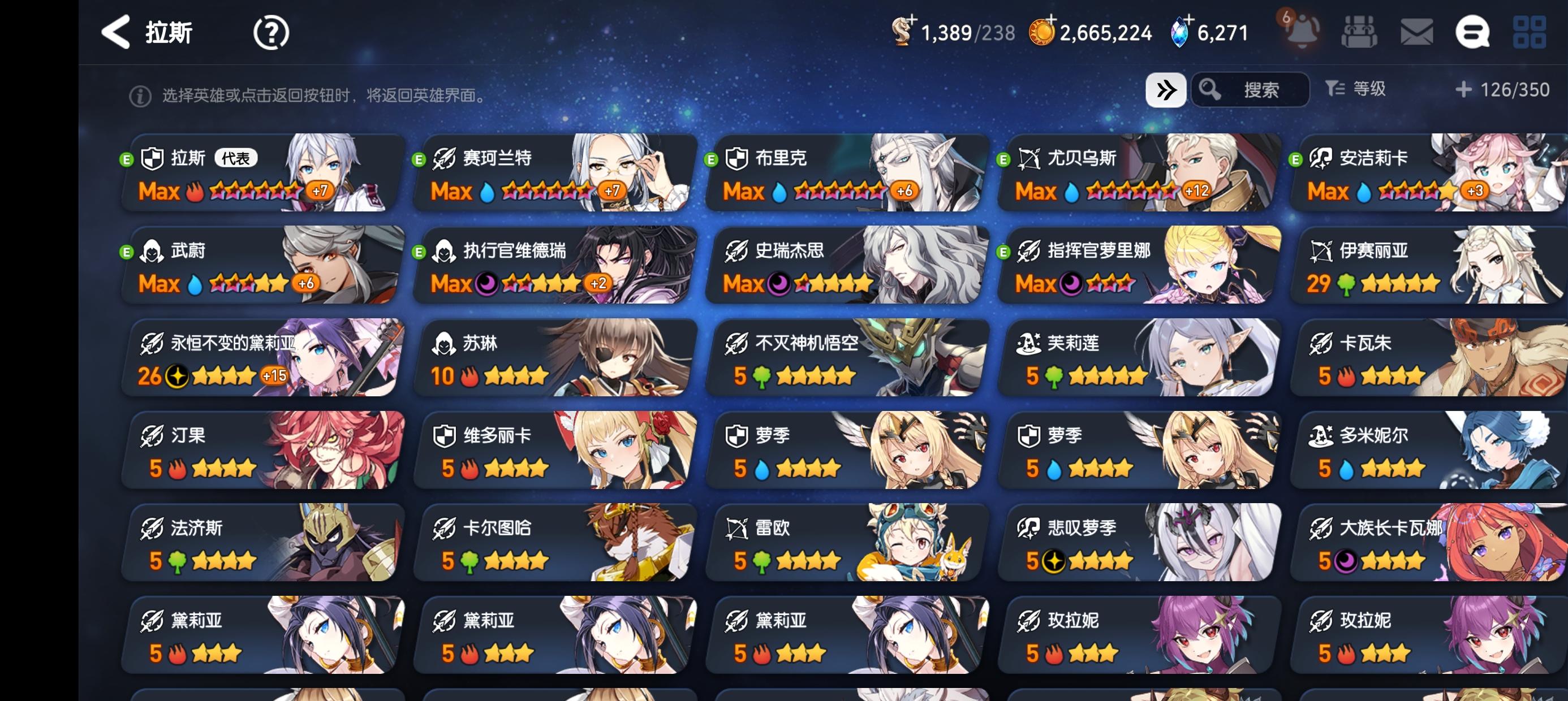Toggle selection of hero 布里克
Screen dimensions: 1568x701
pyautogui.click(x=841, y=175)
